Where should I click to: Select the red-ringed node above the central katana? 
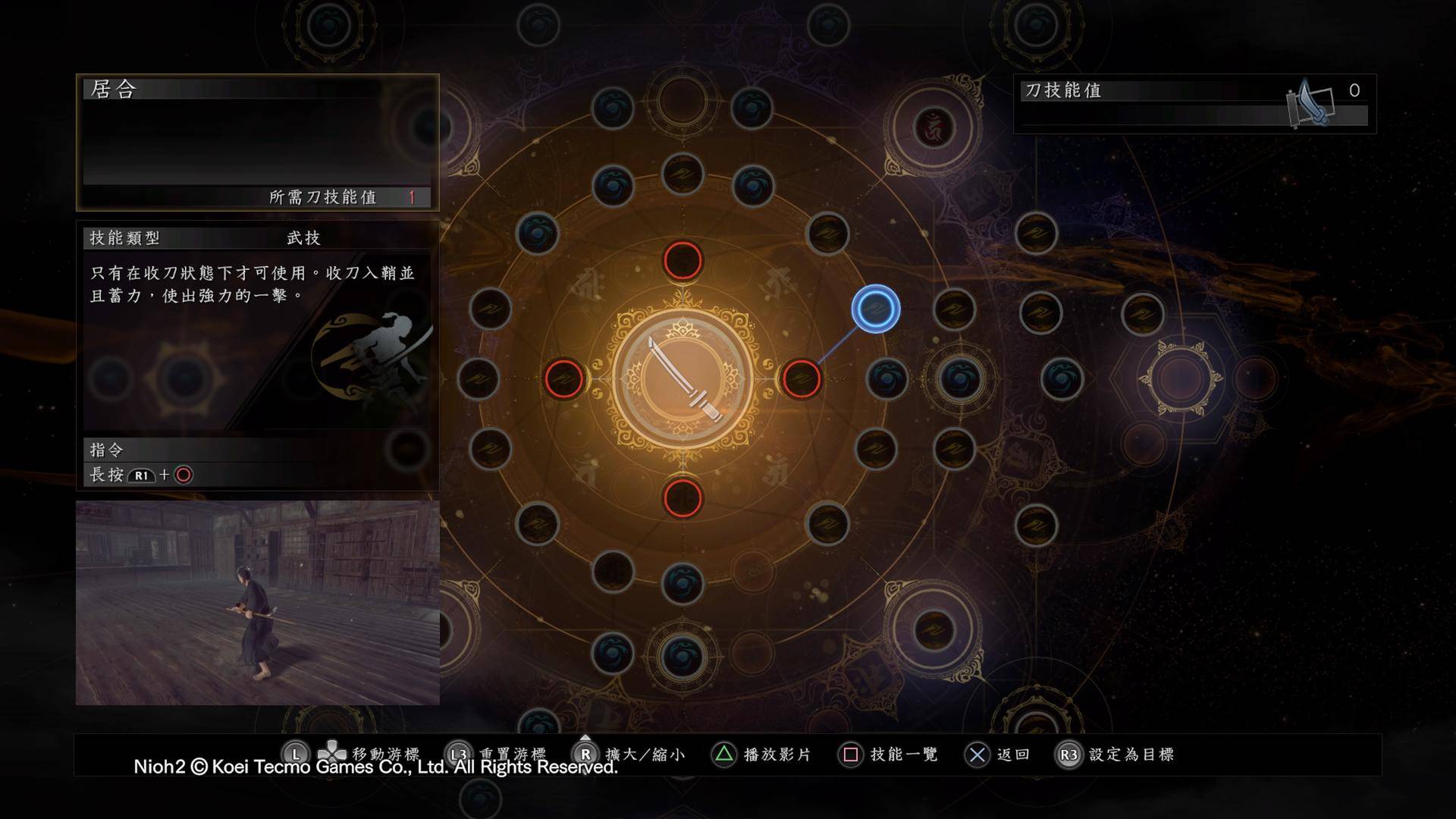pos(682,262)
